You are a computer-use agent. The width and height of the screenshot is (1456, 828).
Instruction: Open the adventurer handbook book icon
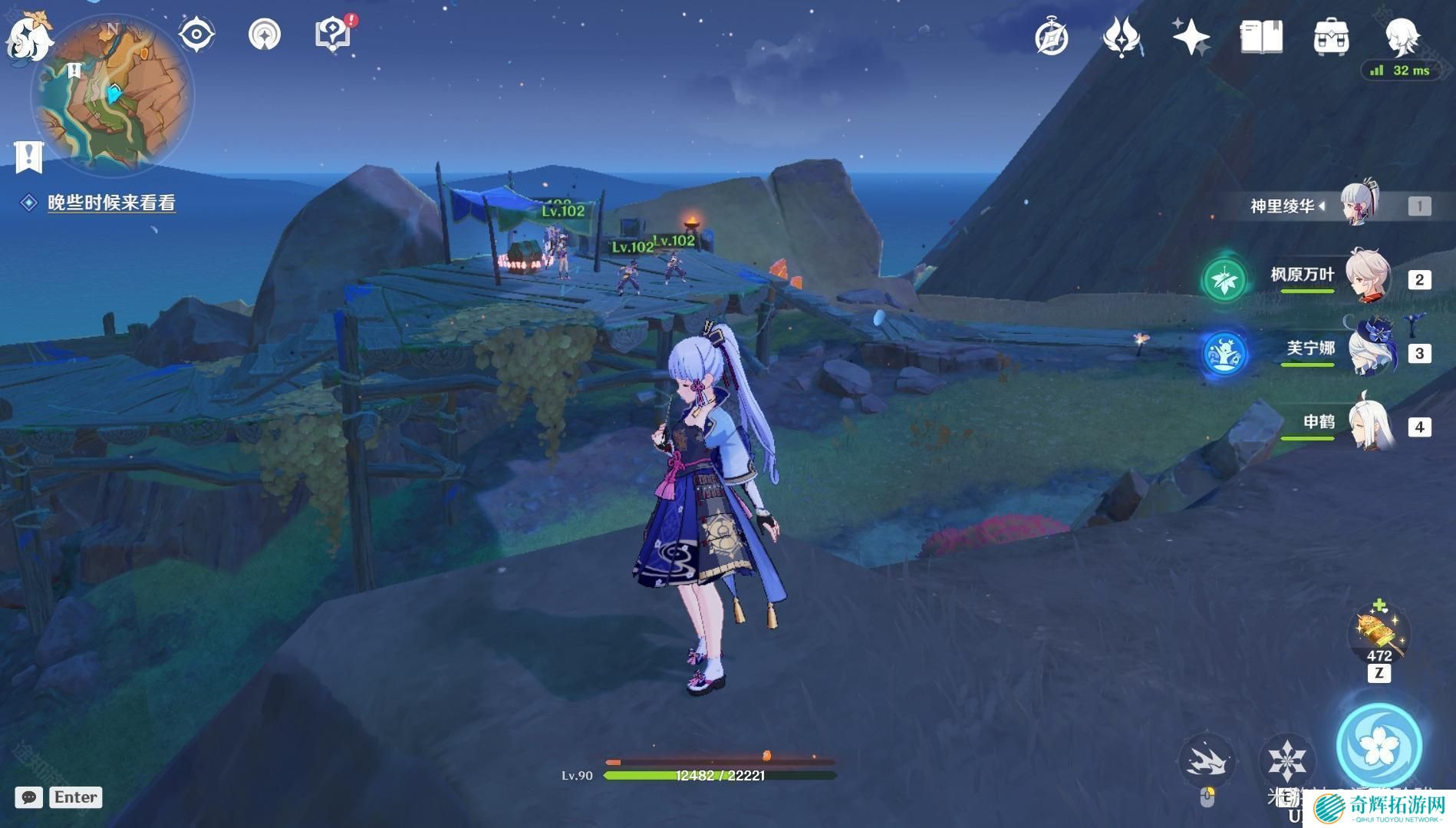point(1261,37)
